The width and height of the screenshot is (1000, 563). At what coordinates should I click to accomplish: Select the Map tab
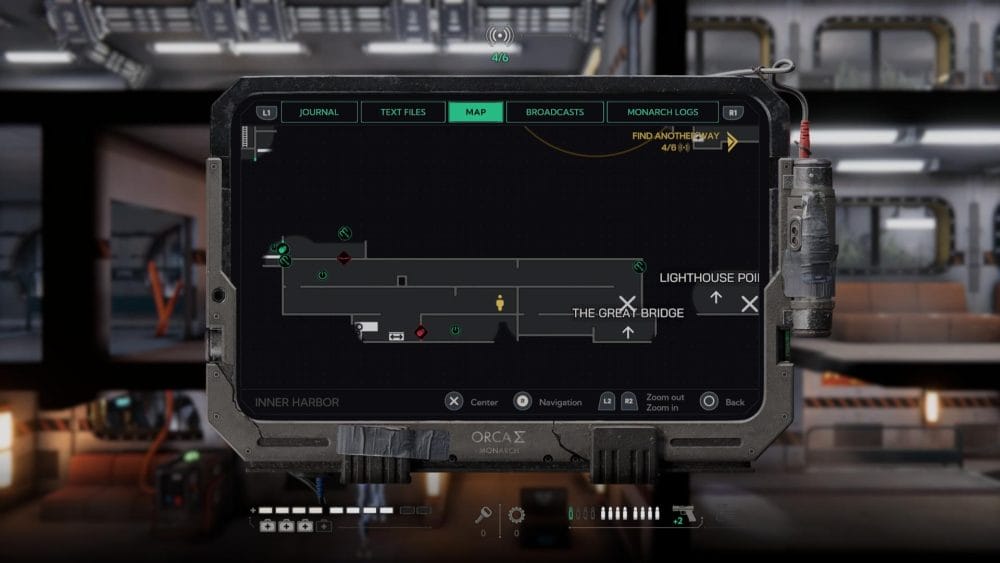[476, 112]
